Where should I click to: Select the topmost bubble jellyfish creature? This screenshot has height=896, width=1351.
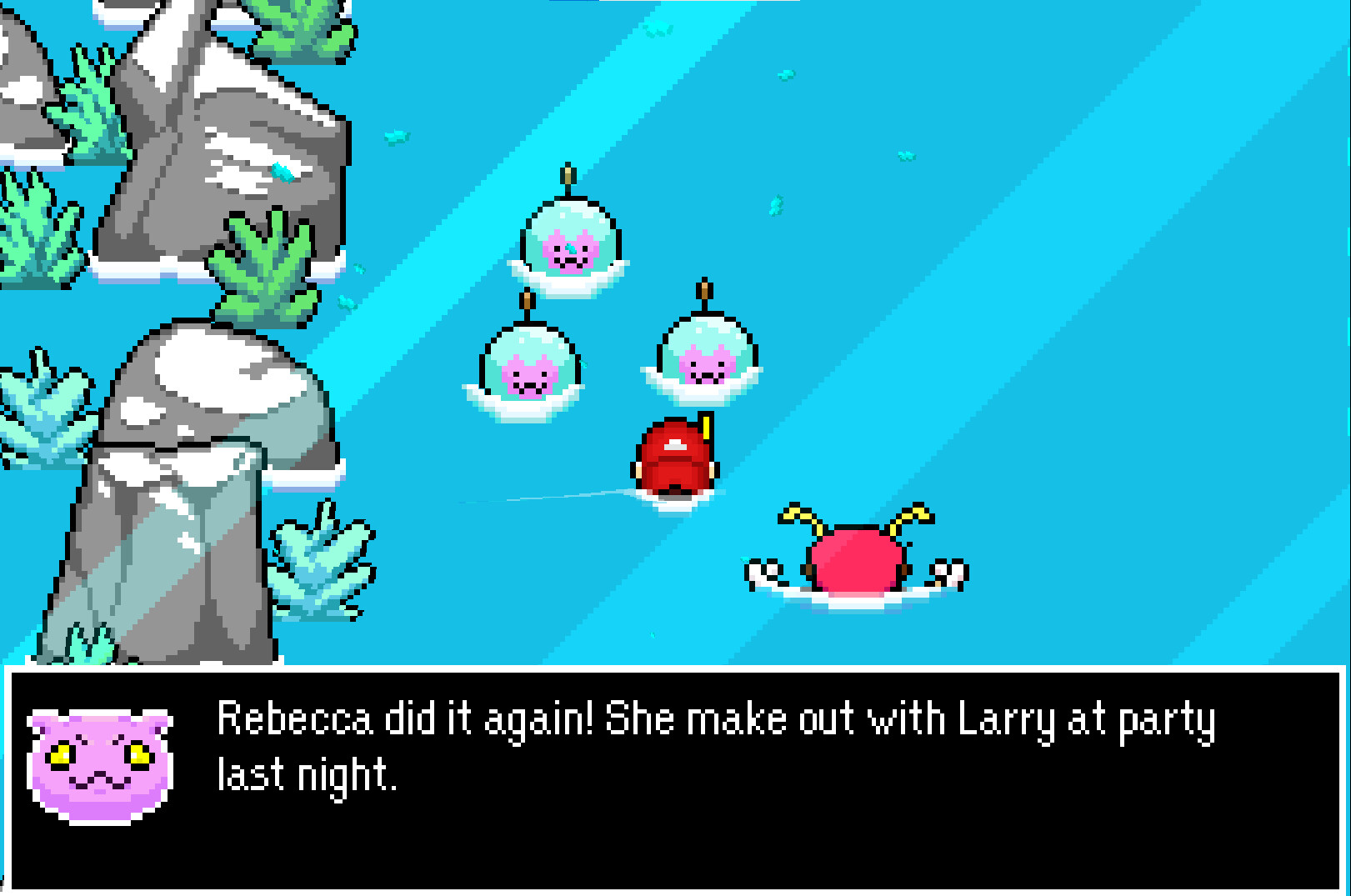[571, 242]
